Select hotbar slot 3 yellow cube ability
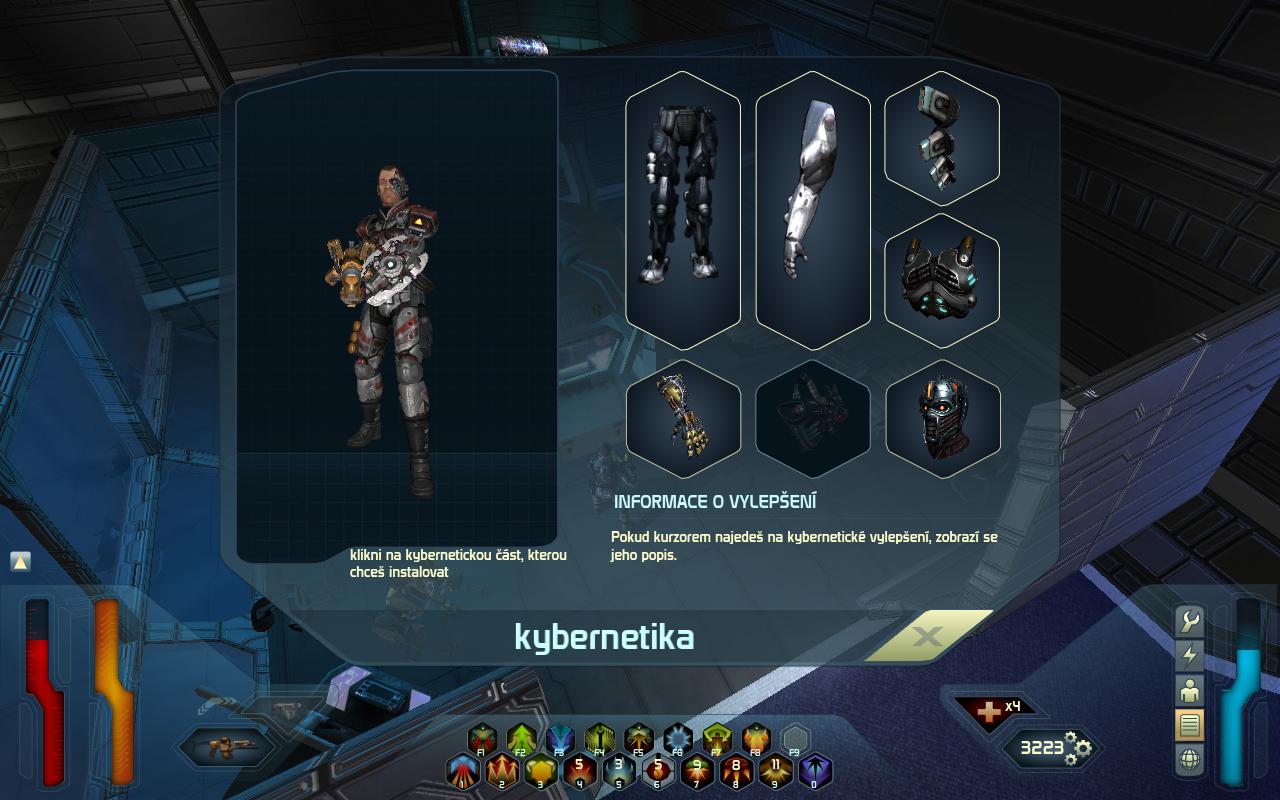1280x800 pixels. (540, 771)
